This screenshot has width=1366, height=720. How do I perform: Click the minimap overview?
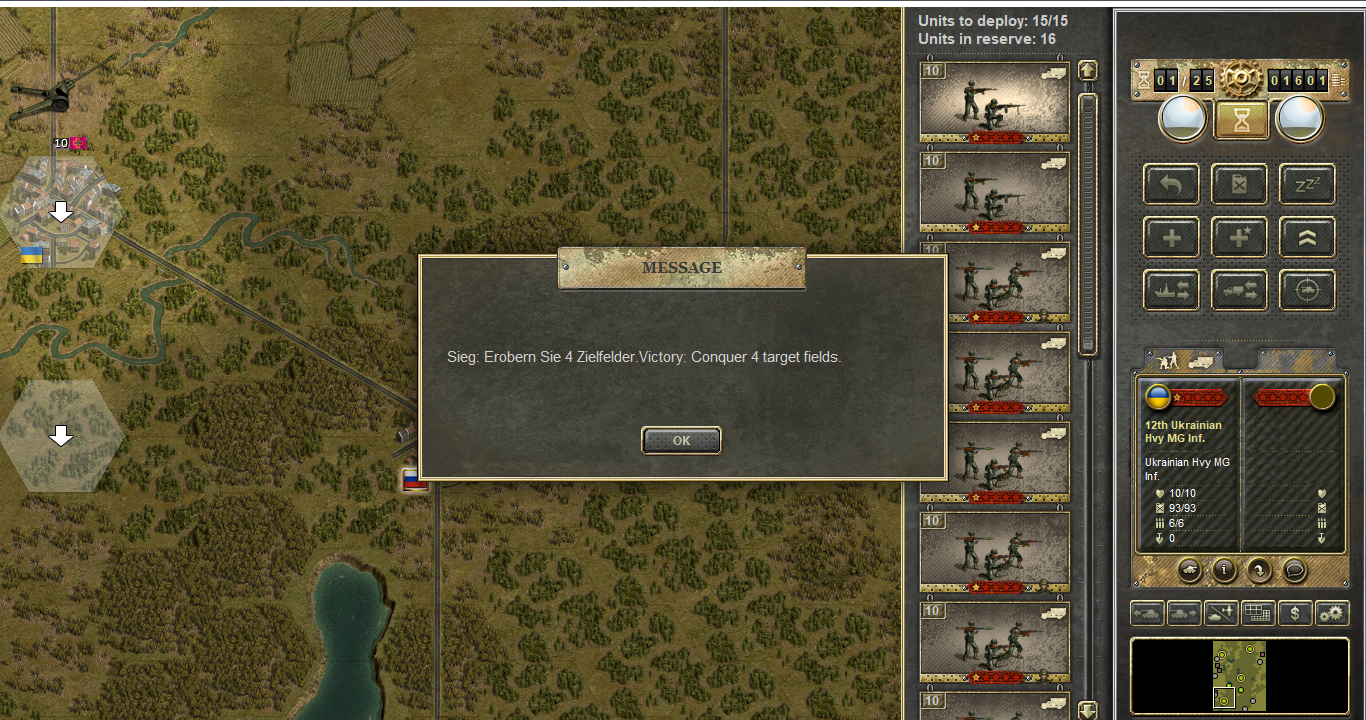coord(1239,675)
